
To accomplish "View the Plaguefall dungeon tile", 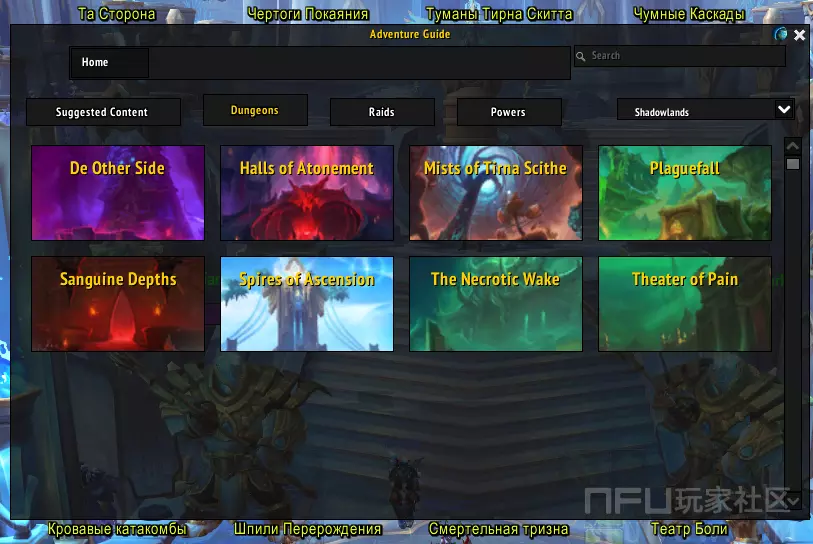I will coord(684,193).
